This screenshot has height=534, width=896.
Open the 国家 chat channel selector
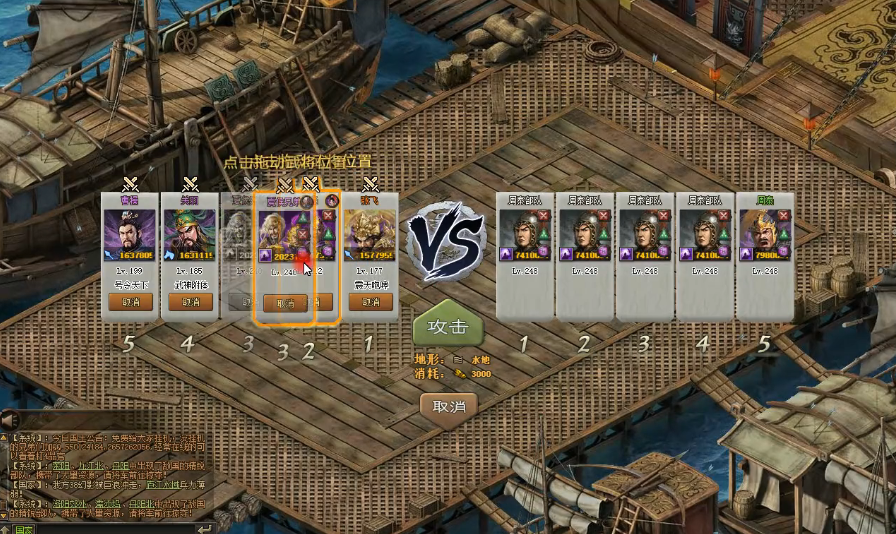click(22, 529)
